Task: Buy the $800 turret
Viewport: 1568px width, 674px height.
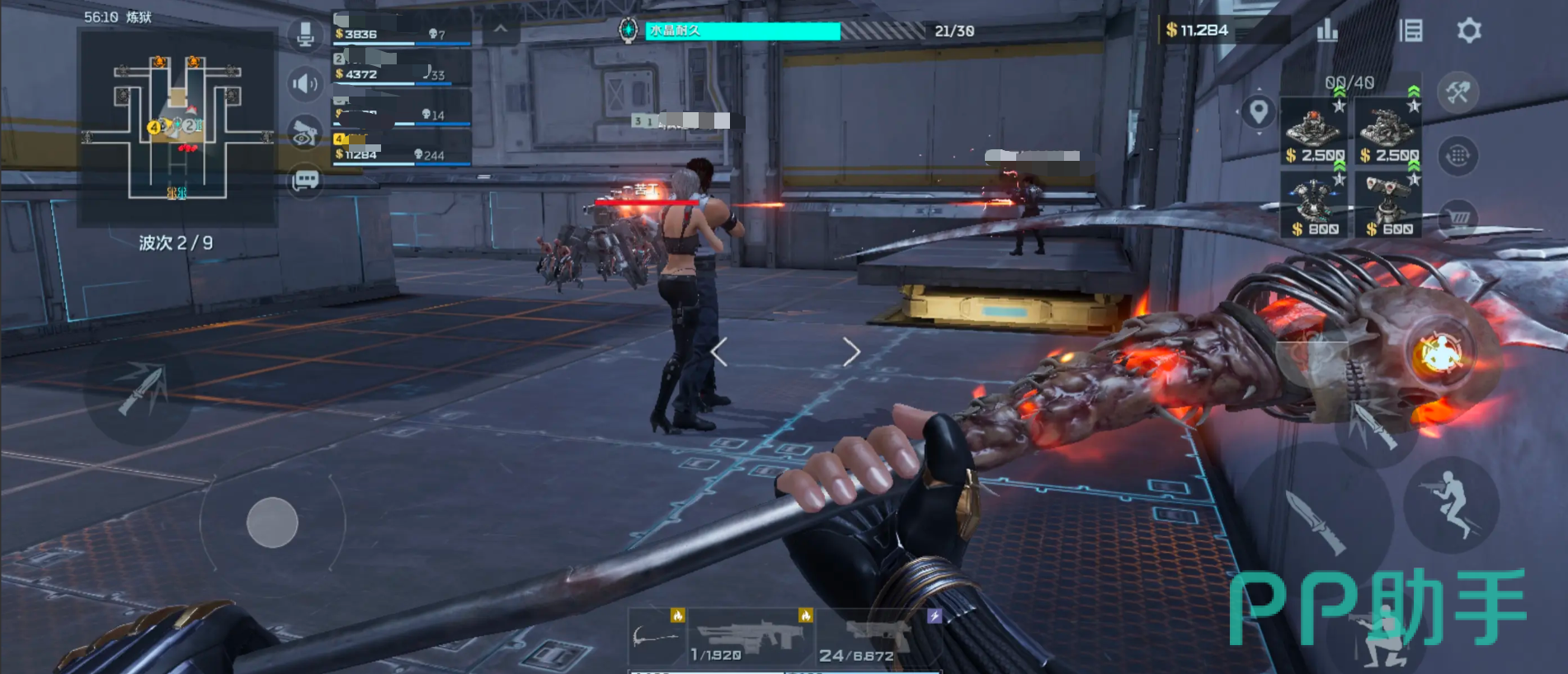Action: click(1315, 206)
